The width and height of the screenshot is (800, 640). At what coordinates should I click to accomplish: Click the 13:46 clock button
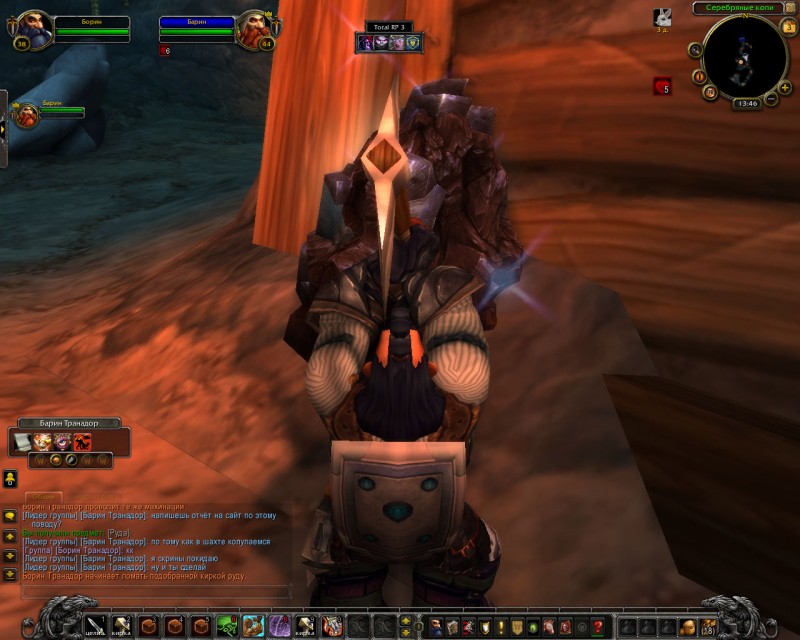tap(745, 103)
